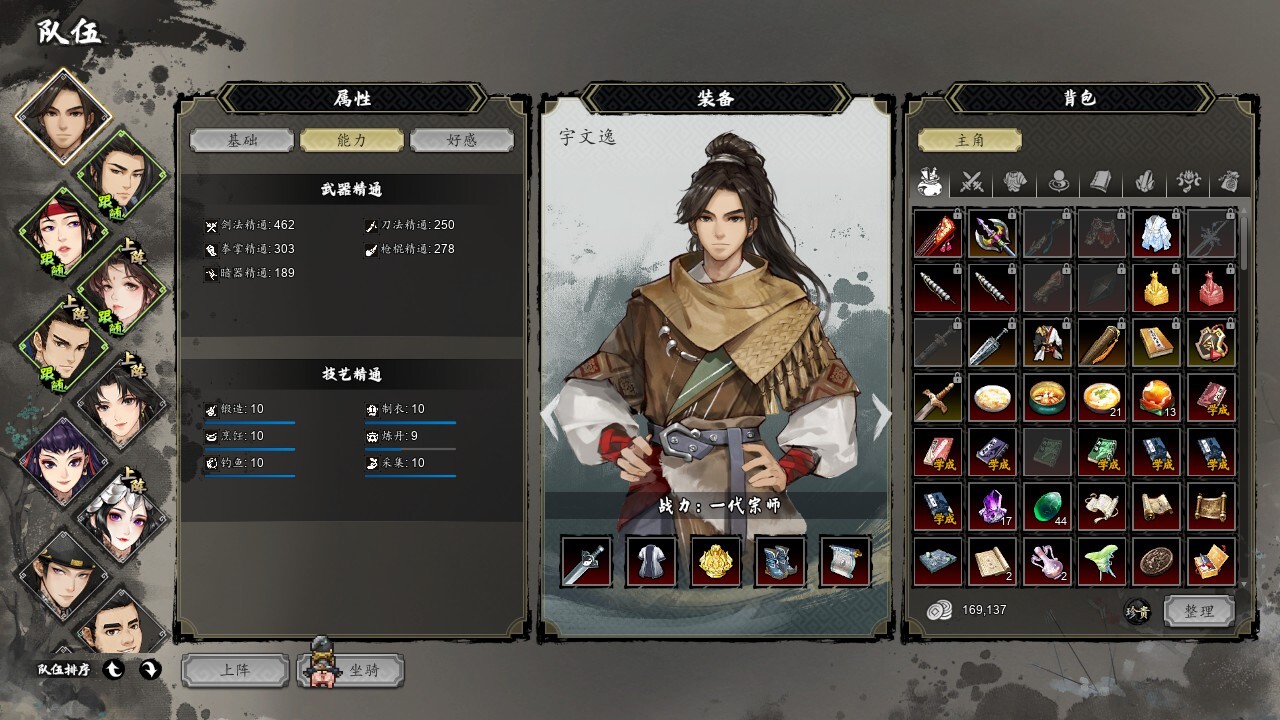The width and height of the screenshot is (1280, 720).
Task: Select the double-bladed axe in backpack
Action: (992, 235)
